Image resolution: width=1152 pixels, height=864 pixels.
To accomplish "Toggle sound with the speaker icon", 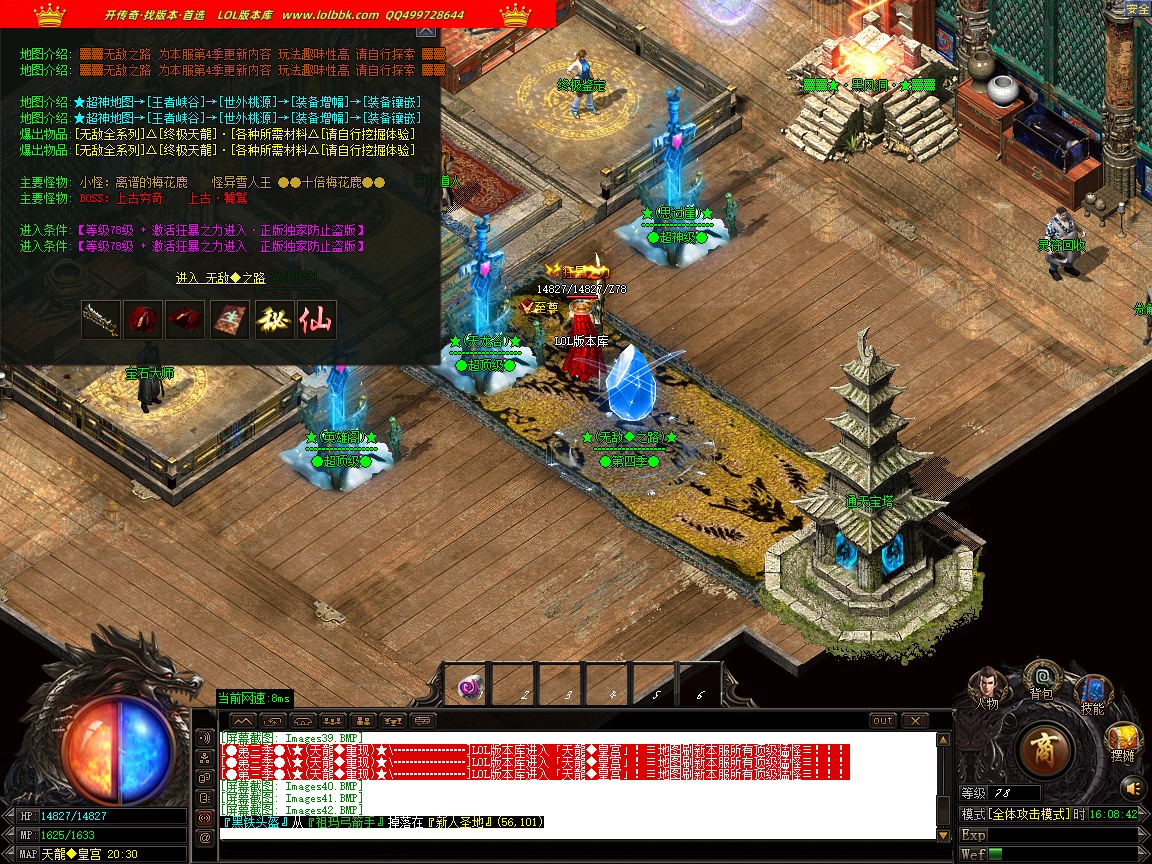I will point(1131,786).
